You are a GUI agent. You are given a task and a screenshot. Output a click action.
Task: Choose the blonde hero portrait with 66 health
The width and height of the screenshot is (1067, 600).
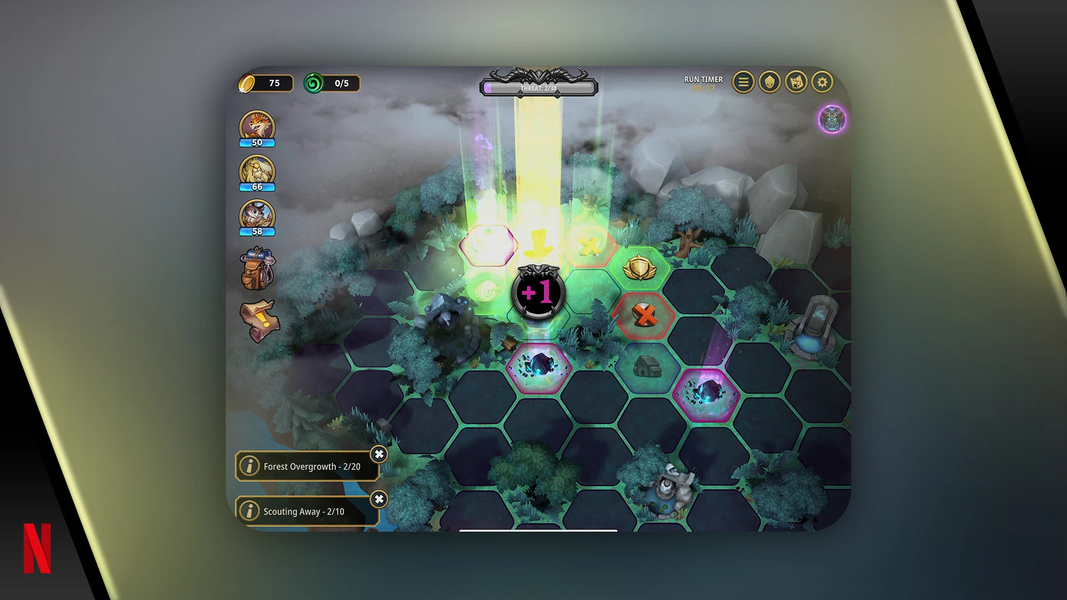[257, 171]
